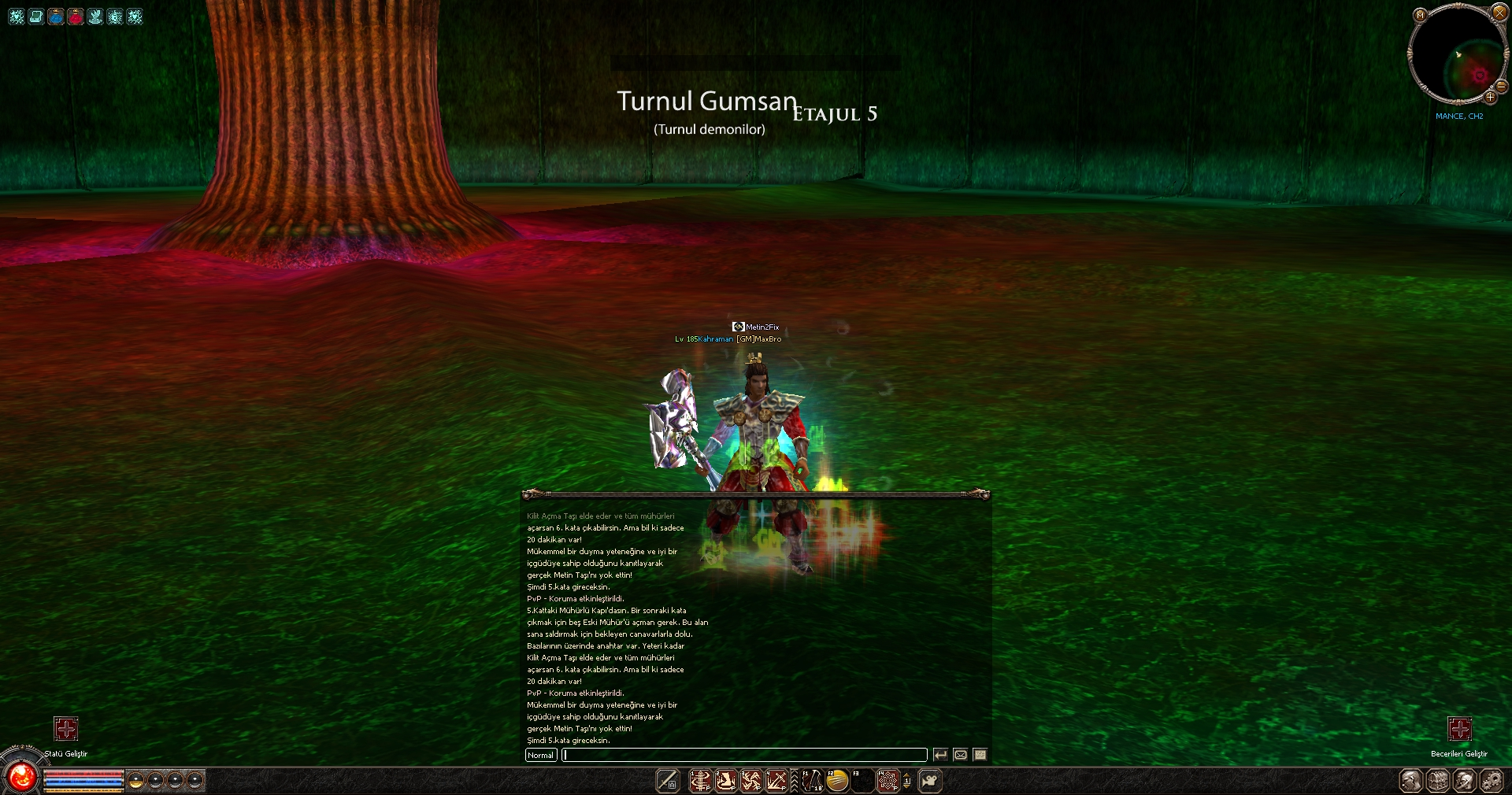Open the Statü Geliştir red plus button

[66, 729]
